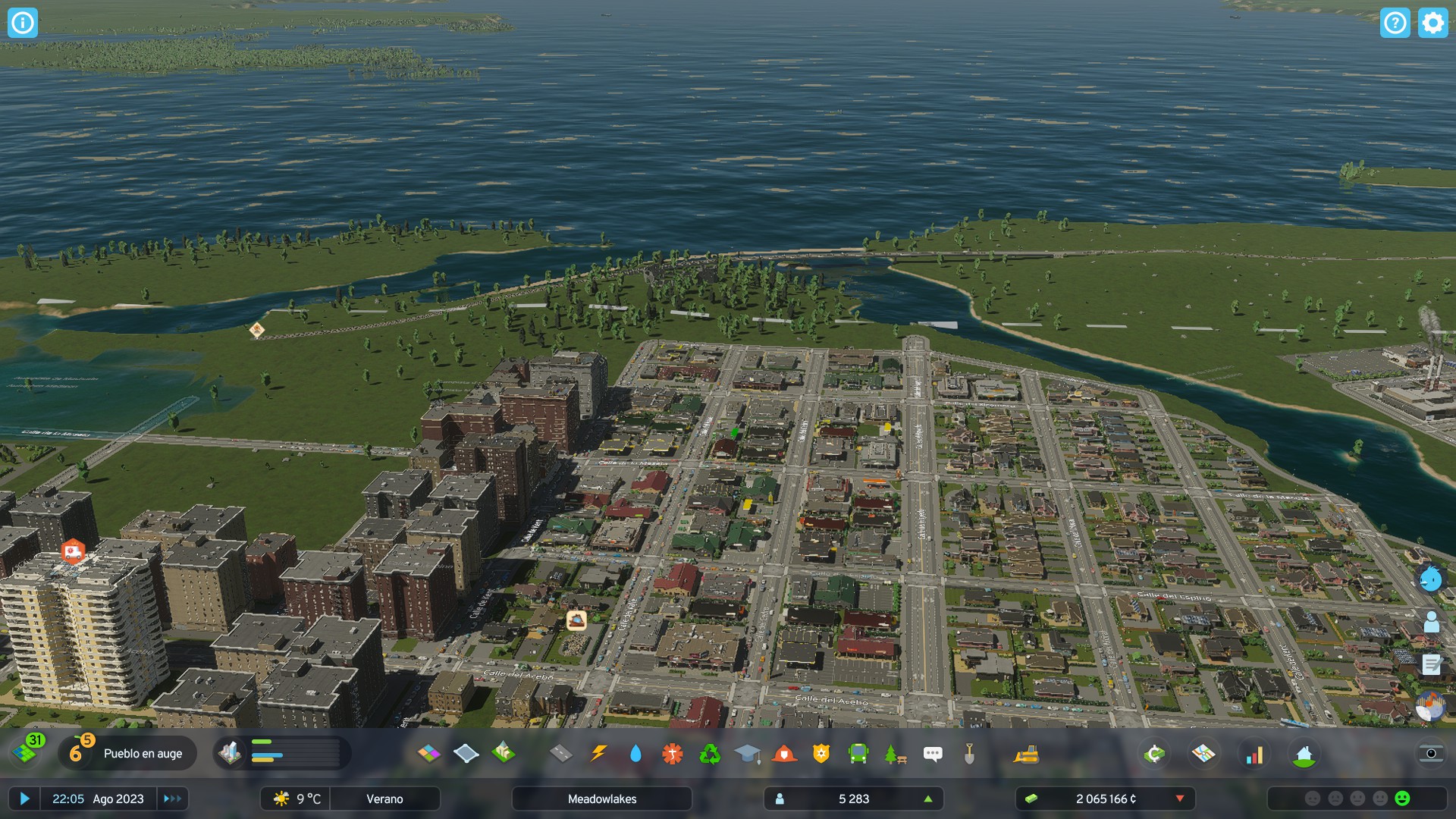Expand the population panel via green arrow
Screen dimensions: 1456x819
(928, 799)
